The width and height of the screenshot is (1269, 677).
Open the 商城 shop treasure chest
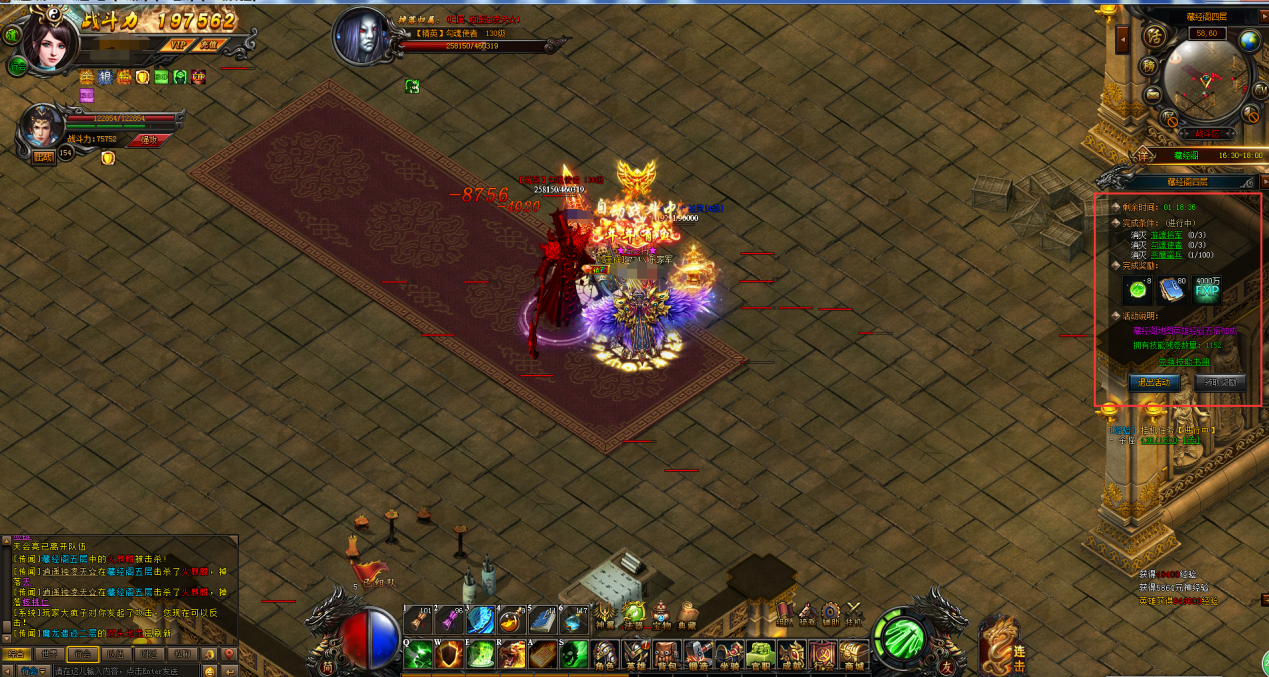click(853, 655)
